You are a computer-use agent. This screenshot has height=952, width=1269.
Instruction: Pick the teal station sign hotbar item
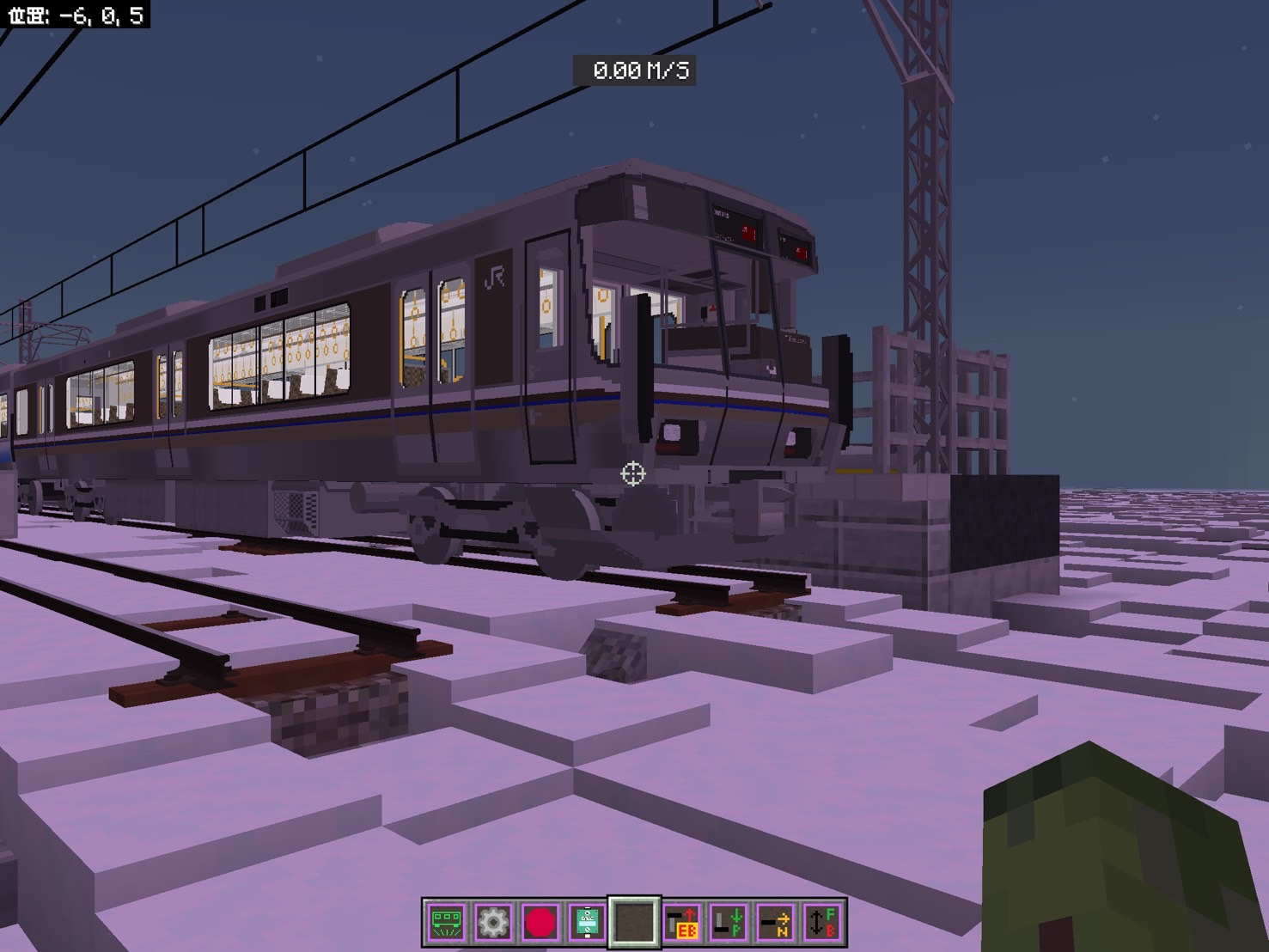(588, 923)
